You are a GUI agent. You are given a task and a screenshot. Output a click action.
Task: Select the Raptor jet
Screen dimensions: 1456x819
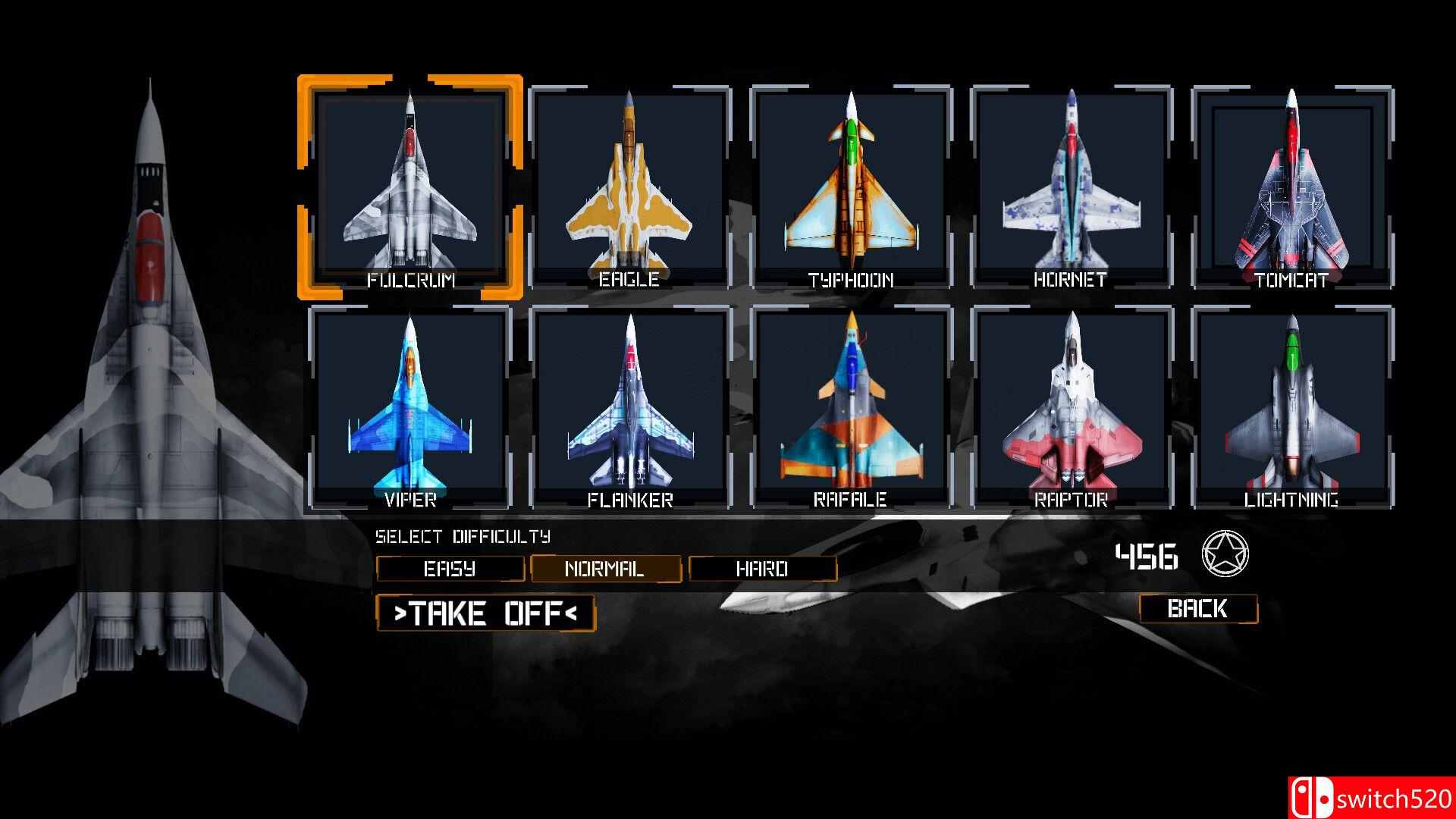point(1071,406)
